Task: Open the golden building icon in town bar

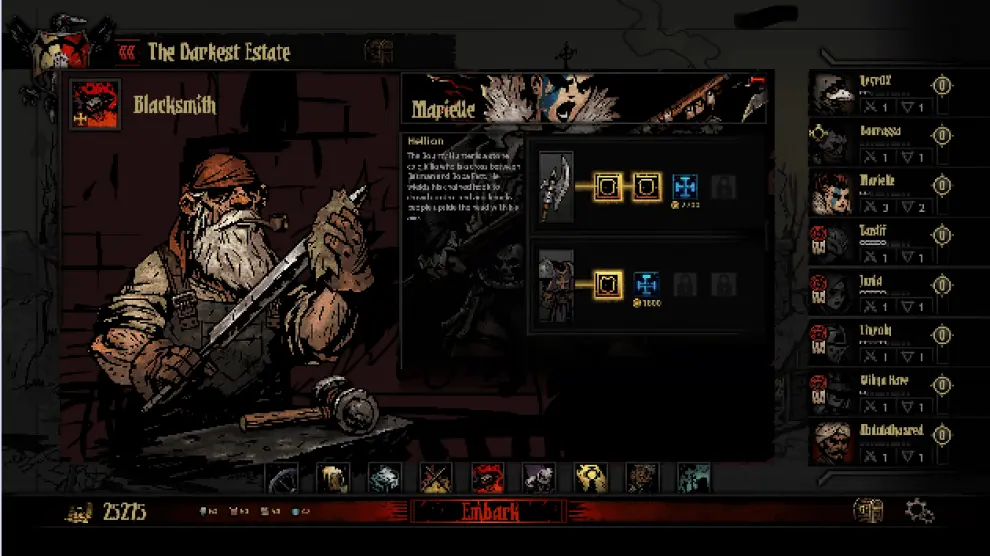Action: click(591, 478)
